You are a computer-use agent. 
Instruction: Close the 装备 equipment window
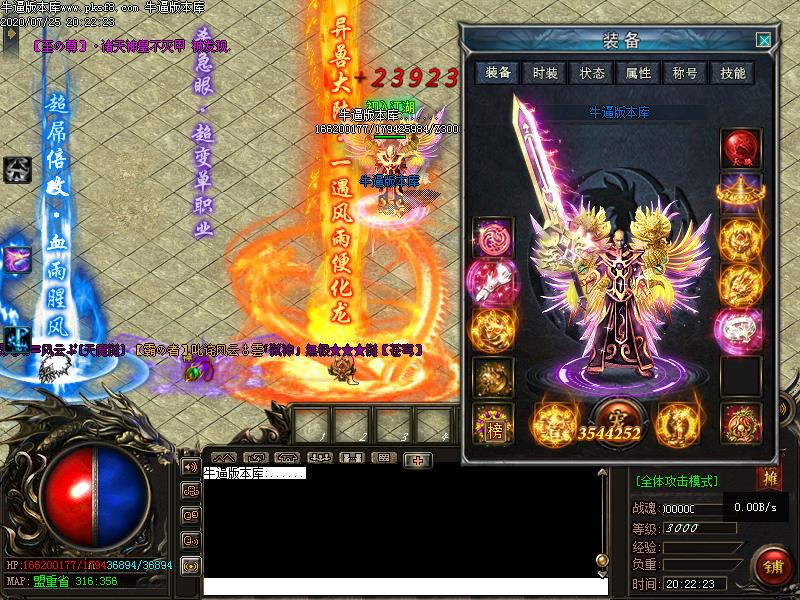[764, 40]
